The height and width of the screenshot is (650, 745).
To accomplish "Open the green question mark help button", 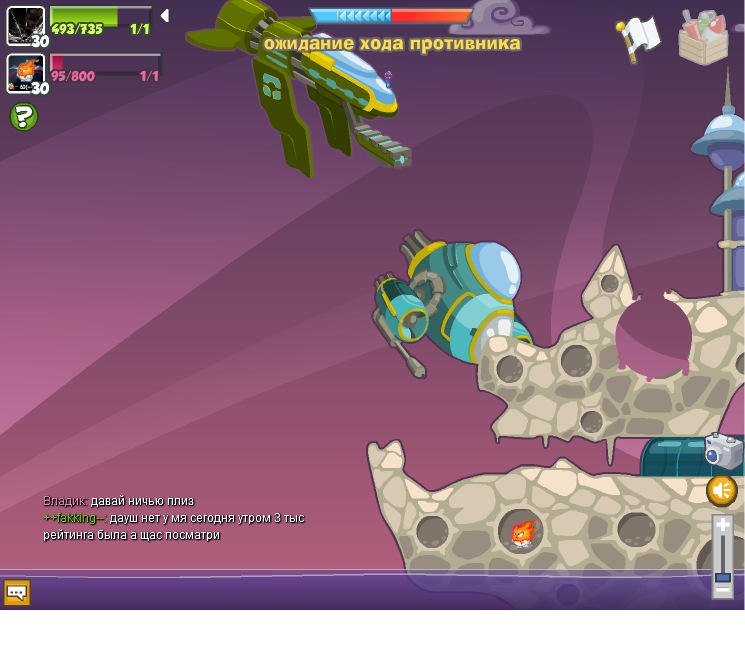I will coord(23,117).
